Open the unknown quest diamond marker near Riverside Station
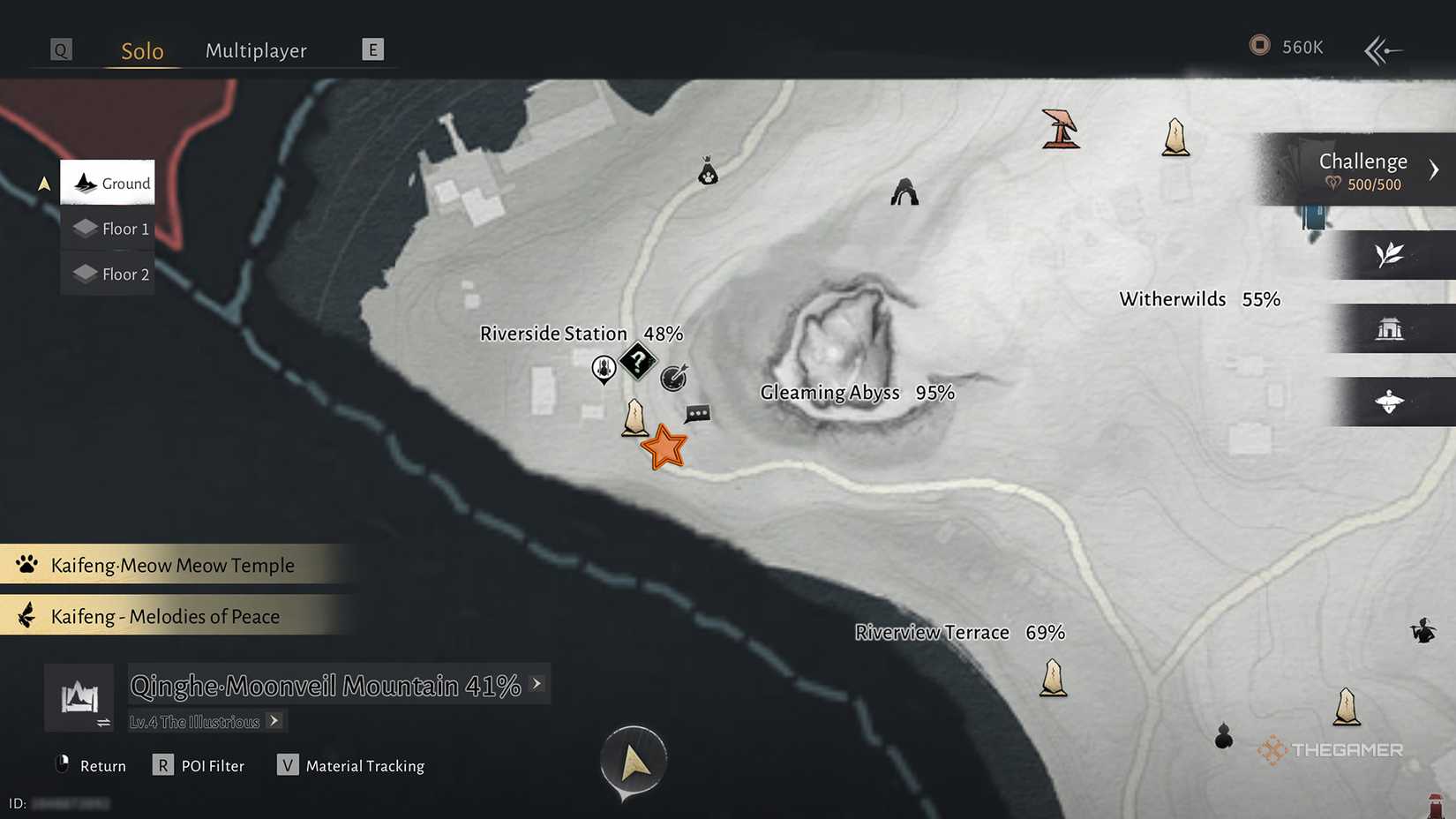Viewport: 1456px width, 819px height. coord(638,361)
